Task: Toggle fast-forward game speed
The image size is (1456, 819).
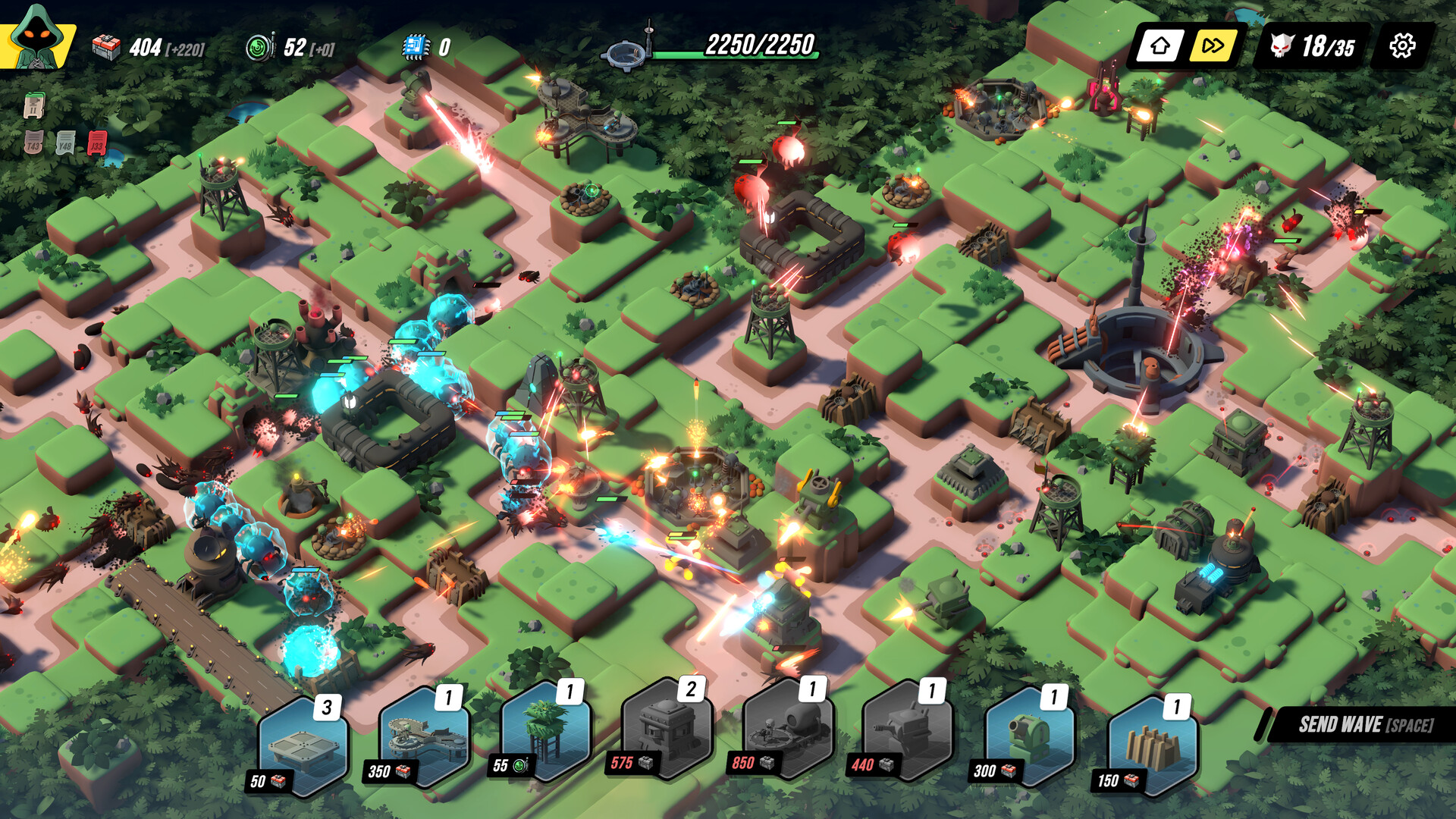Action: (1215, 46)
